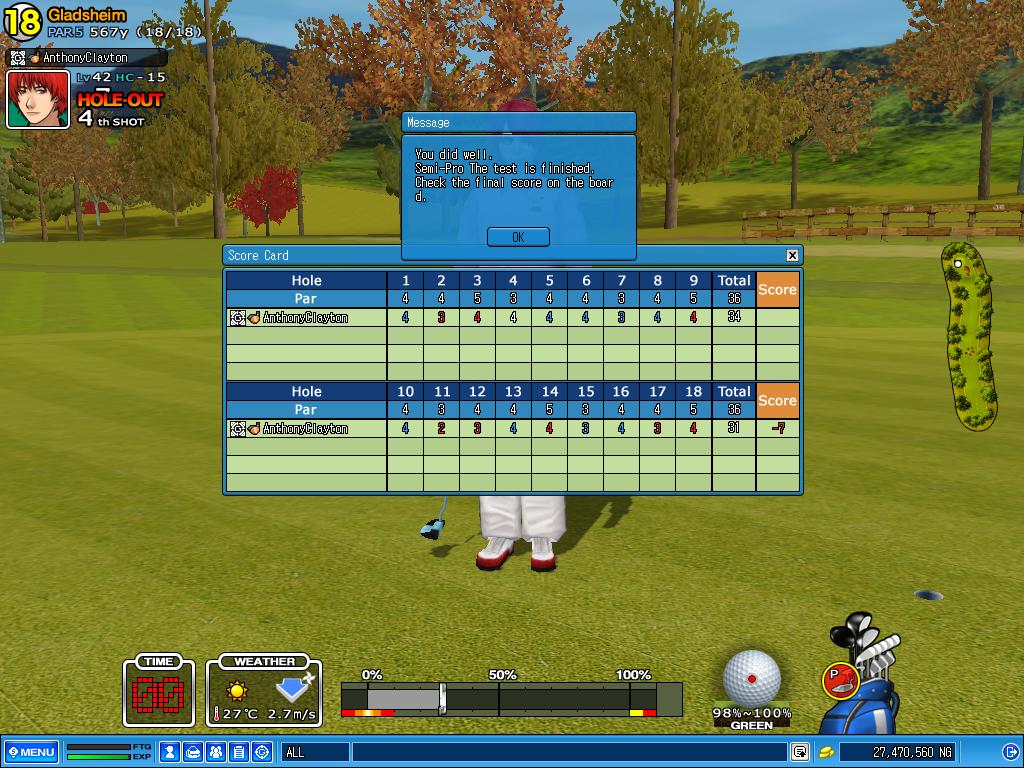Focus the chat input field
The width and height of the screenshot is (1024, 768).
[x=568, y=752]
